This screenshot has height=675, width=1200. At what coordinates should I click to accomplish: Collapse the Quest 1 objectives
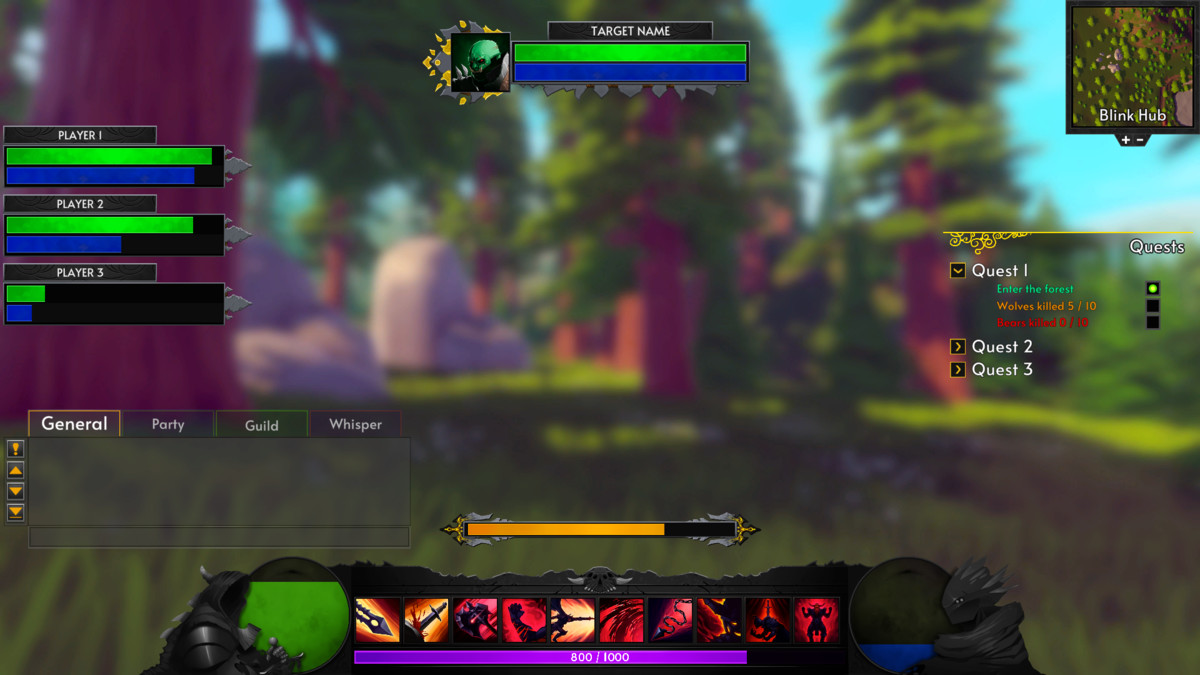coord(958,271)
